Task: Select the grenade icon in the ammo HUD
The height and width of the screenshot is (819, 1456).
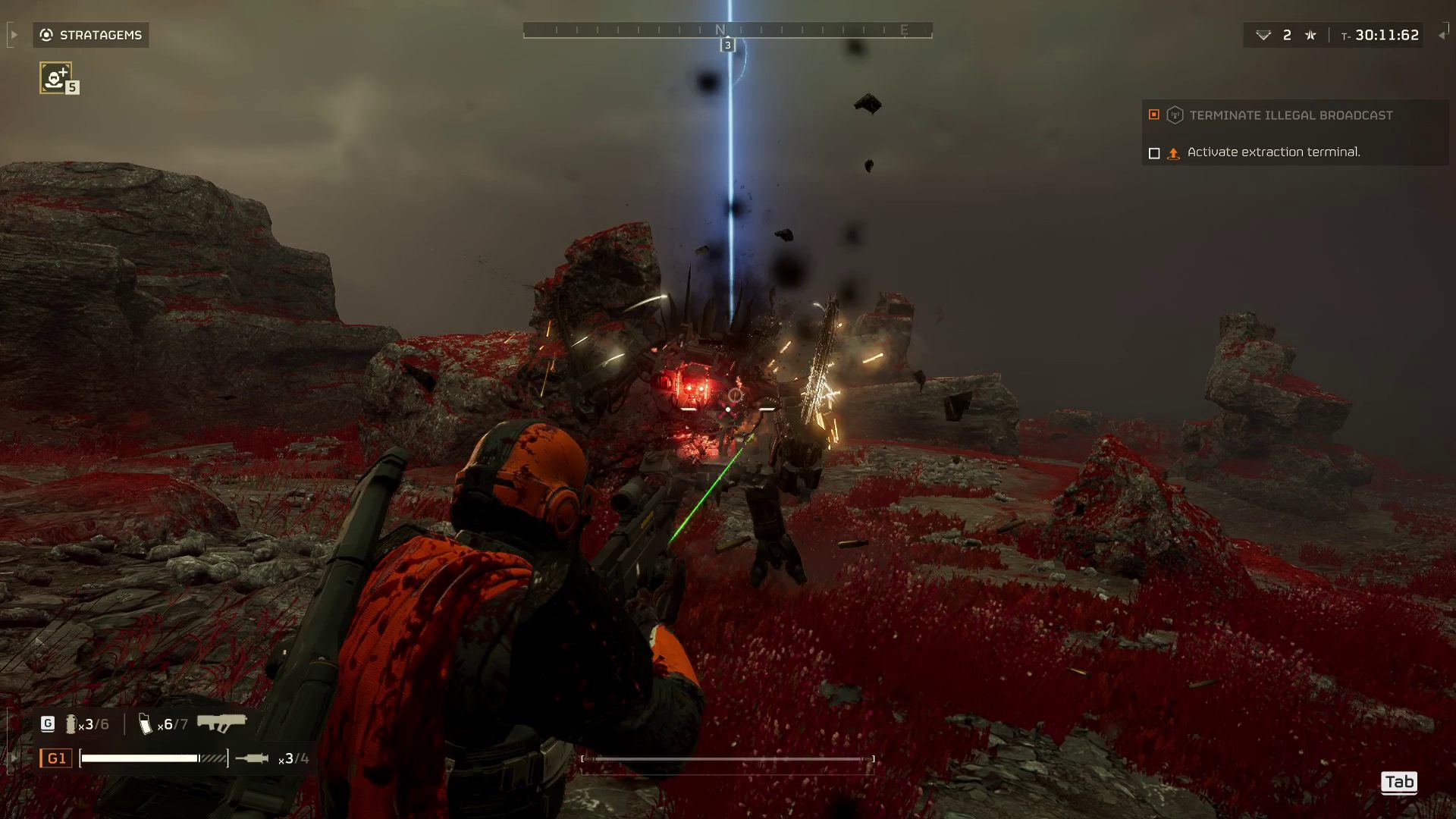Action: 73,724
